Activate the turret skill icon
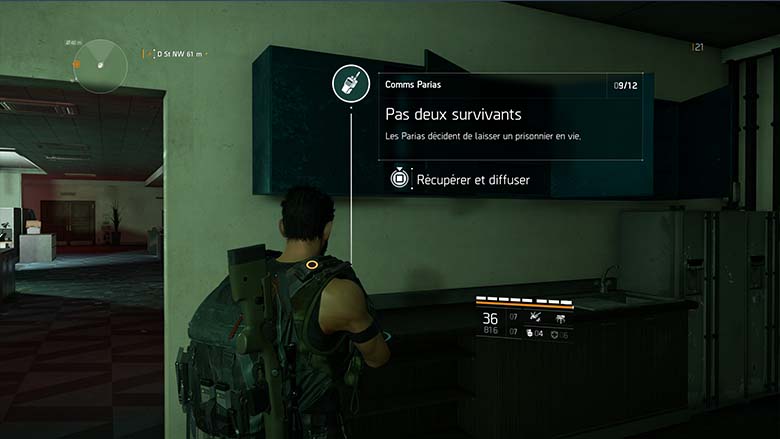This screenshot has height=439, width=780. [559, 317]
